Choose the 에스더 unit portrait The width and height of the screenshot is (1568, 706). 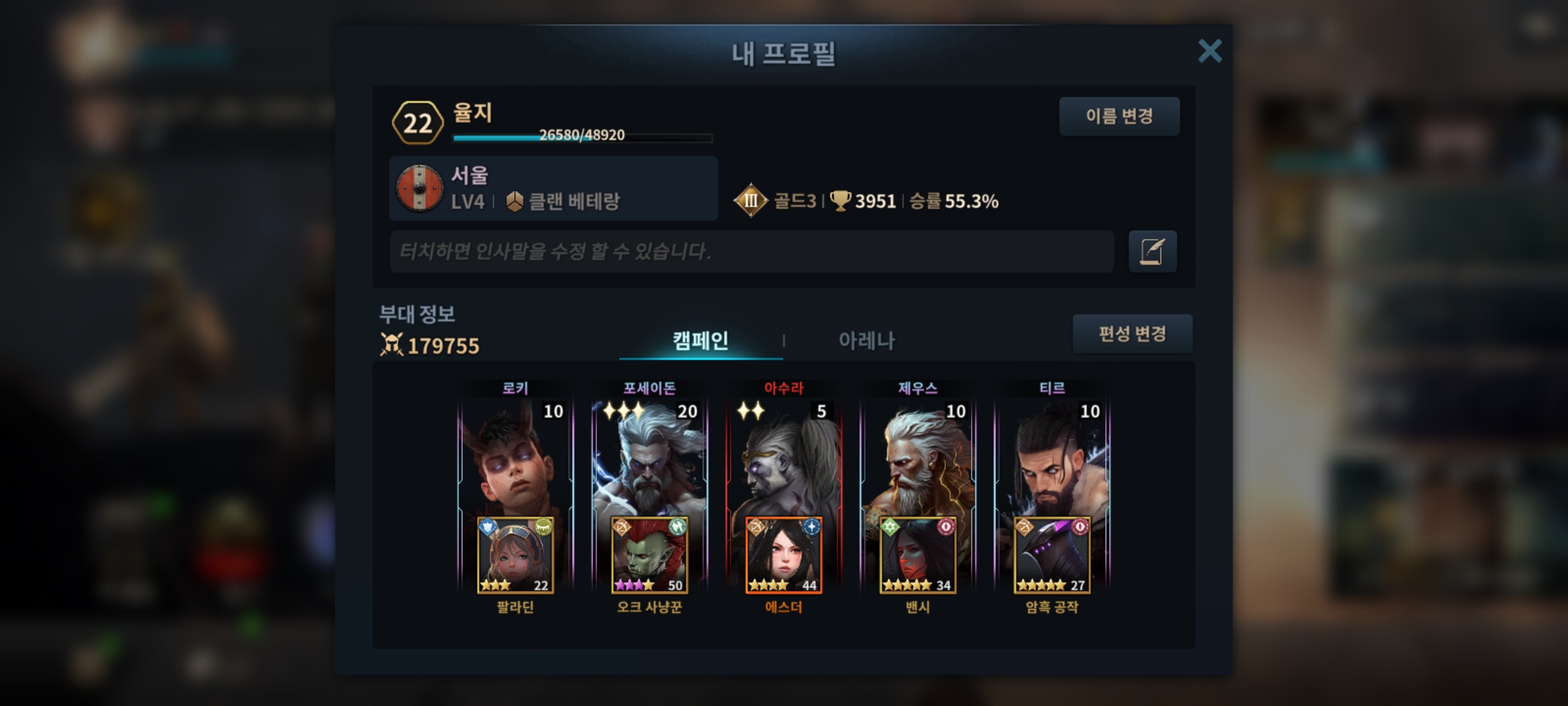tap(783, 556)
